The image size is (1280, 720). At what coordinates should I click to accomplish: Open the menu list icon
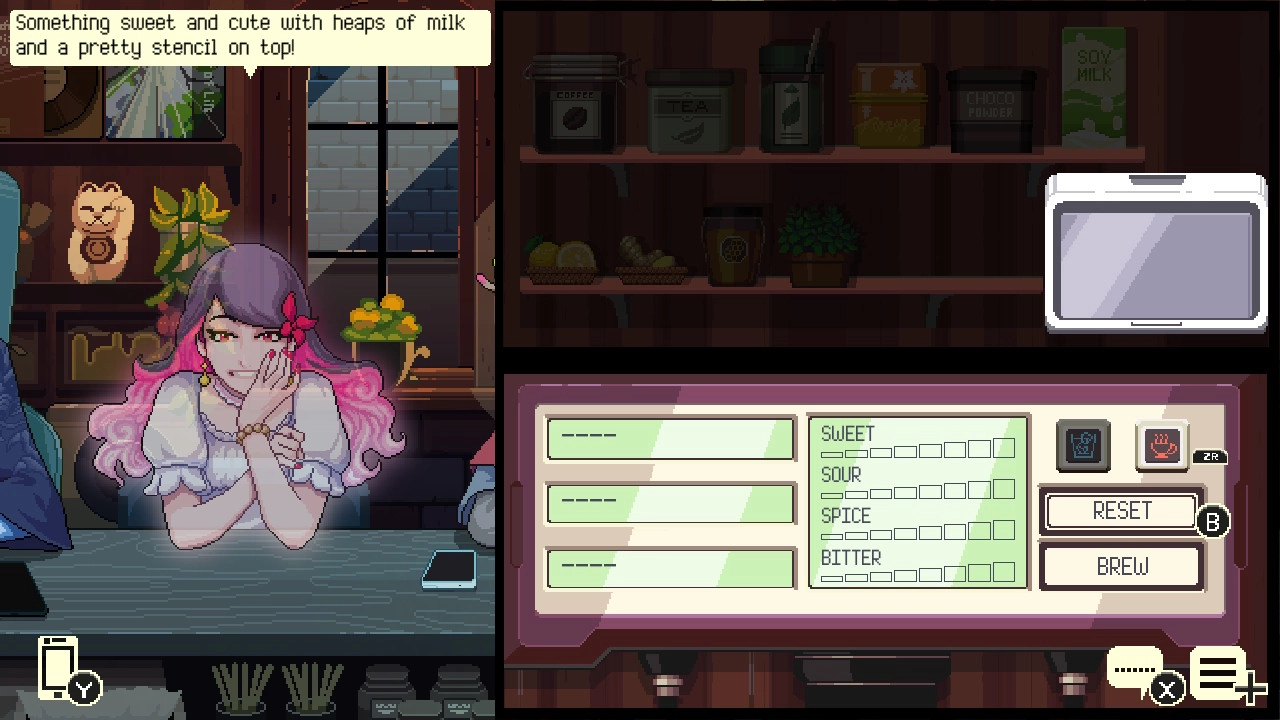1218,673
